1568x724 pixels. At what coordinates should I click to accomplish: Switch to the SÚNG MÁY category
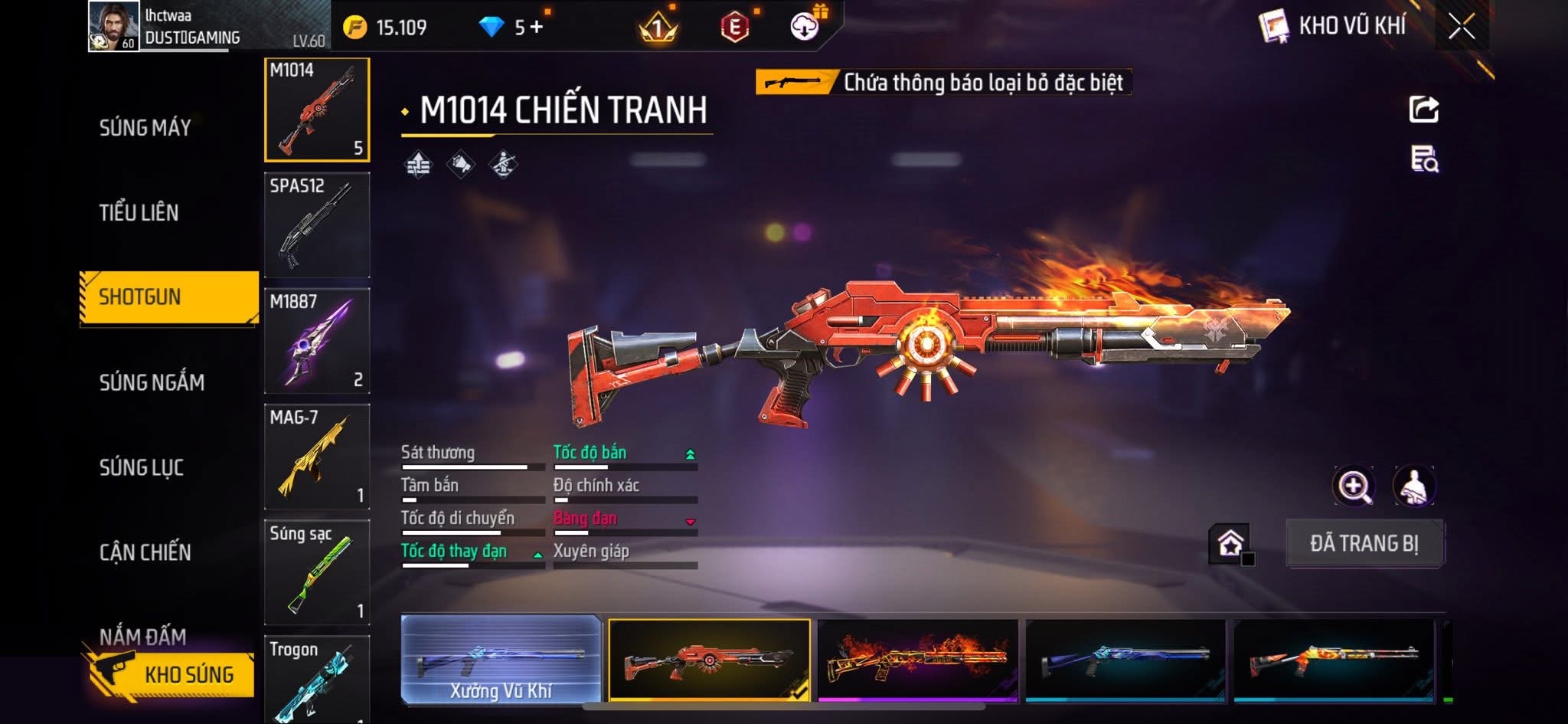pos(145,127)
